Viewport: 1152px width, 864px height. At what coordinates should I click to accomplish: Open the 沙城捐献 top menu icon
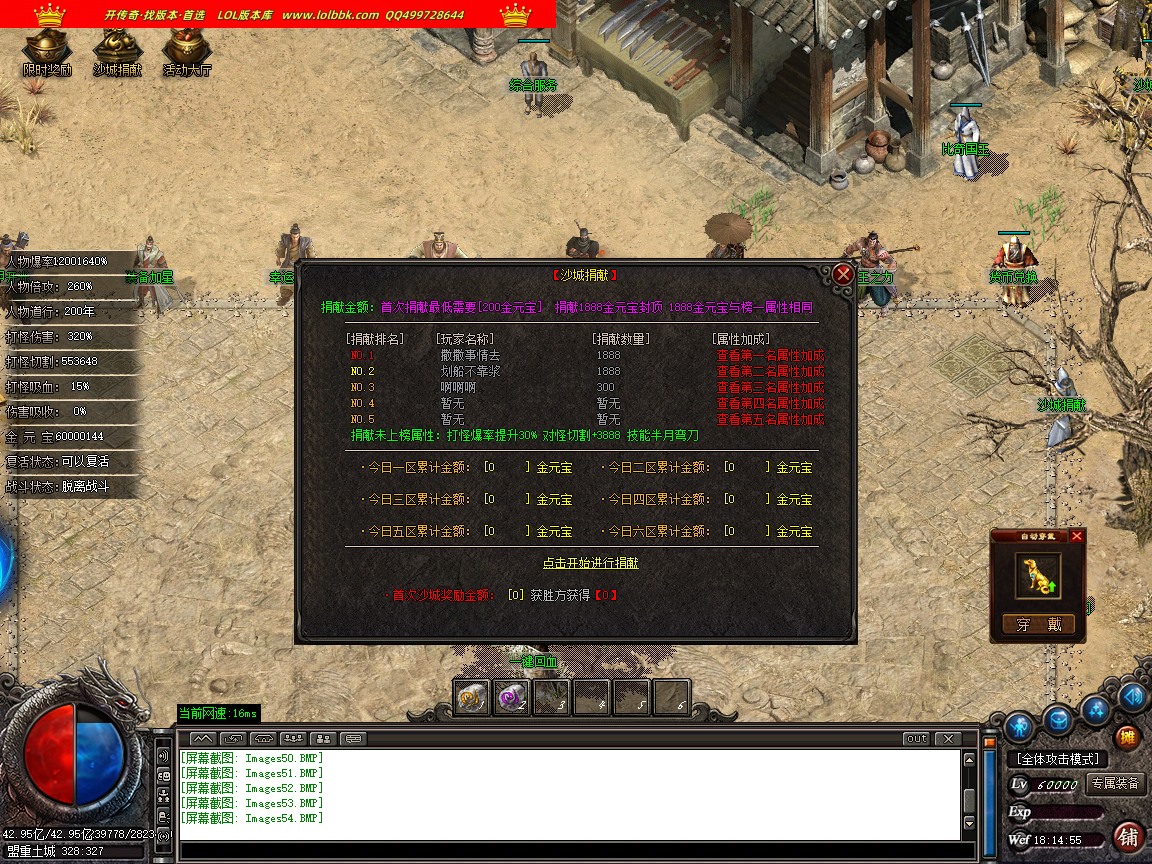pos(117,50)
